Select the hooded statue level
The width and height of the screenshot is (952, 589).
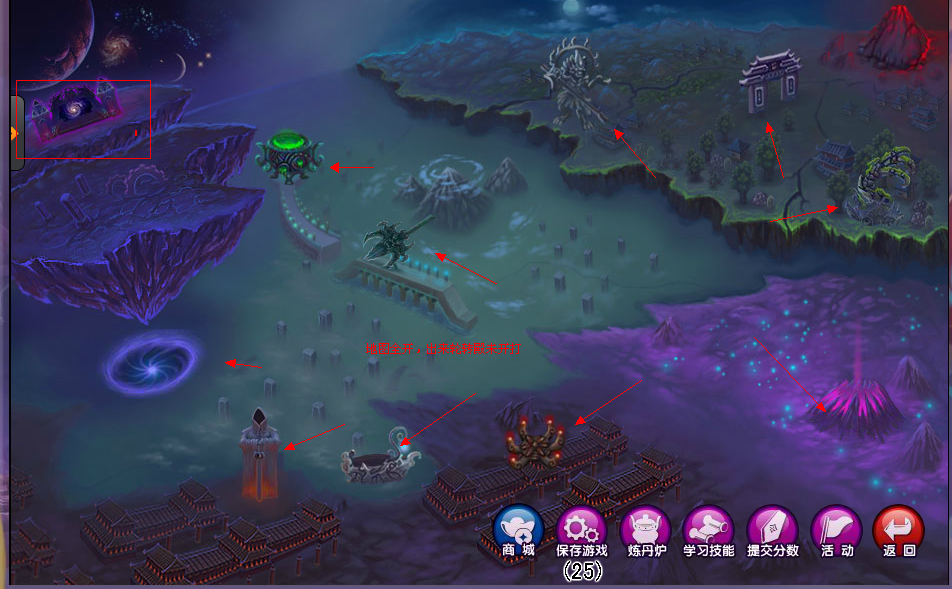260,455
